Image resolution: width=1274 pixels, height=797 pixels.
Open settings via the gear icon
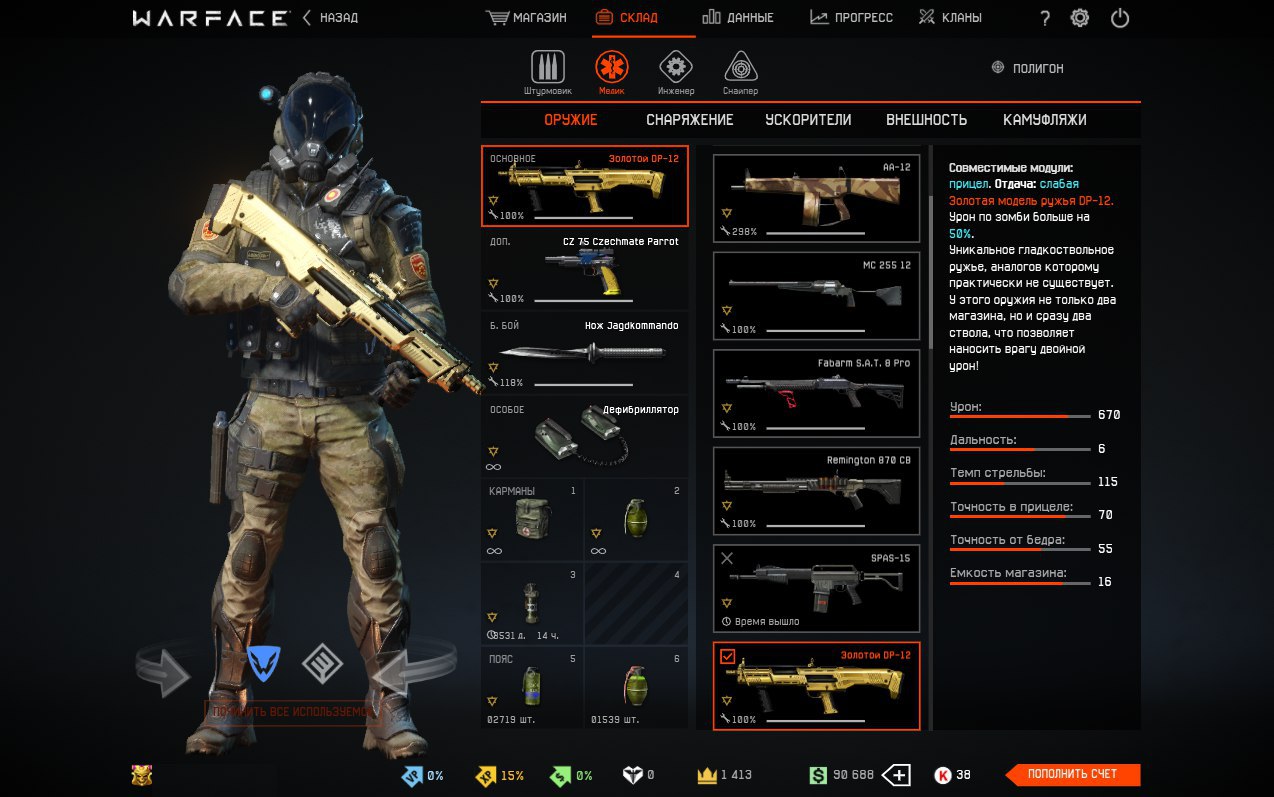pos(1080,18)
